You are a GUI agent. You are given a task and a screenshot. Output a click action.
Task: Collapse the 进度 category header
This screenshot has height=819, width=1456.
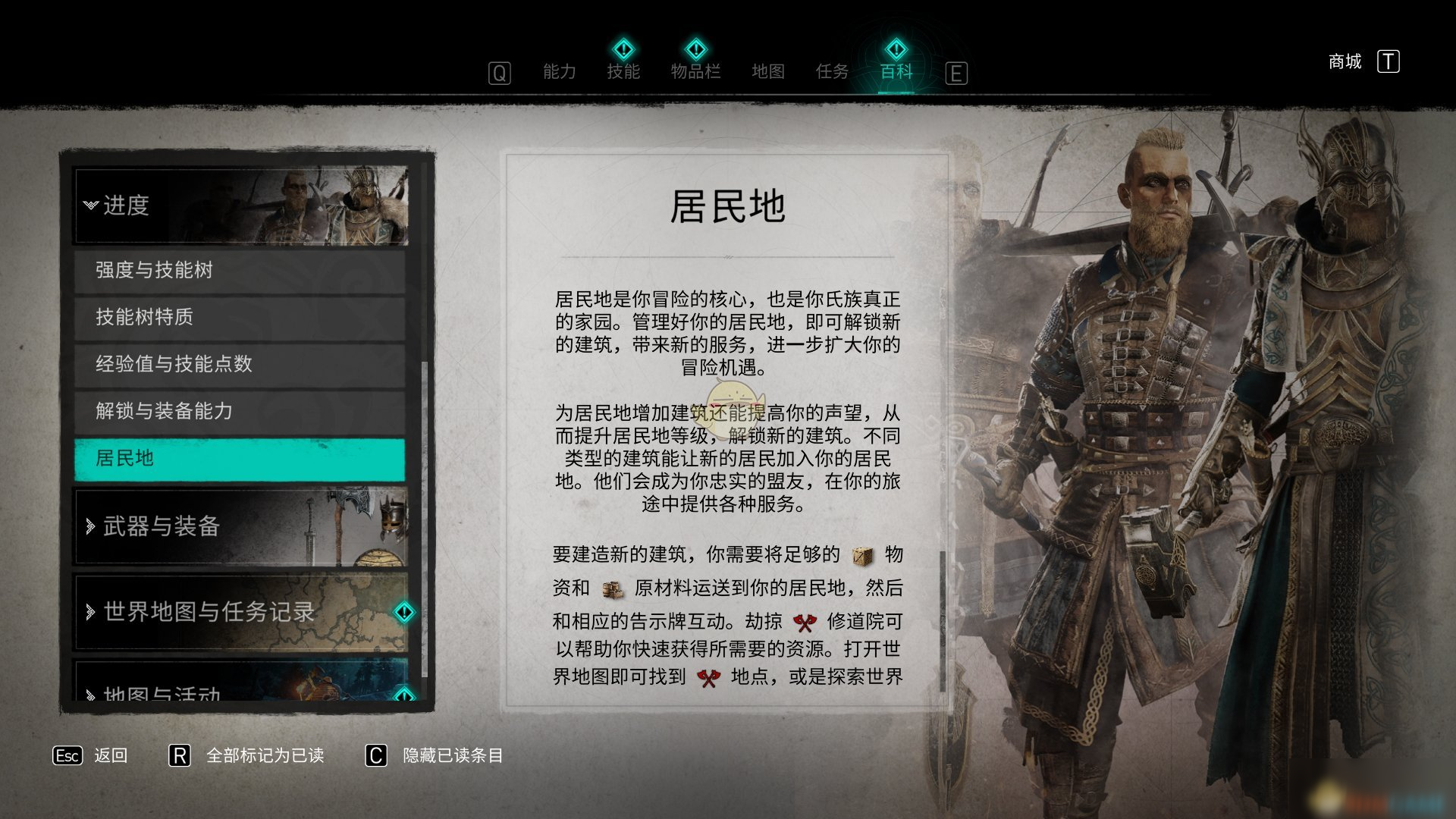click(240, 206)
